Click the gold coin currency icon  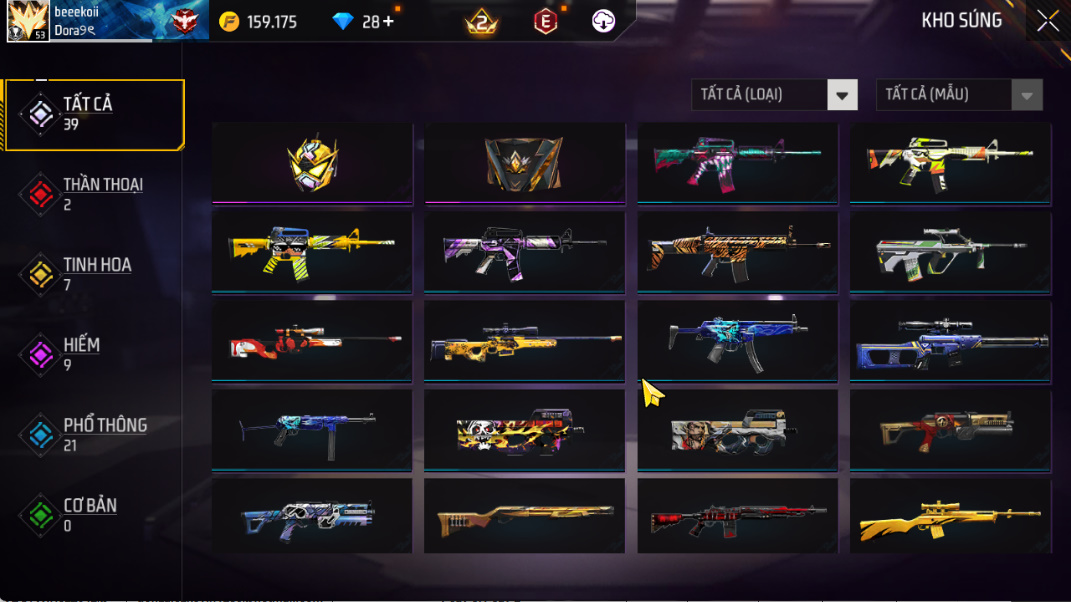(x=230, y=22)
